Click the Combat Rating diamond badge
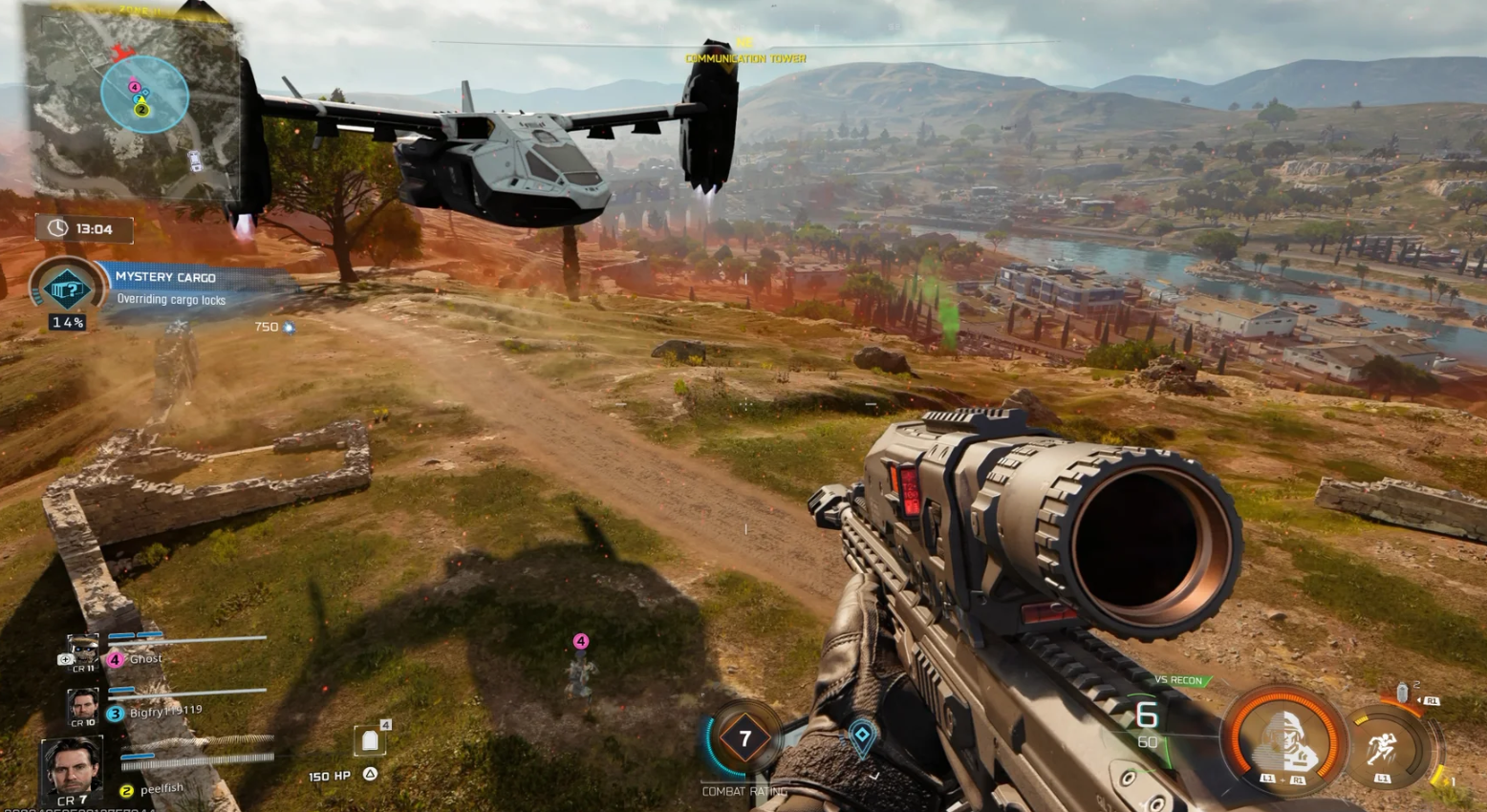 pos(745,737)
